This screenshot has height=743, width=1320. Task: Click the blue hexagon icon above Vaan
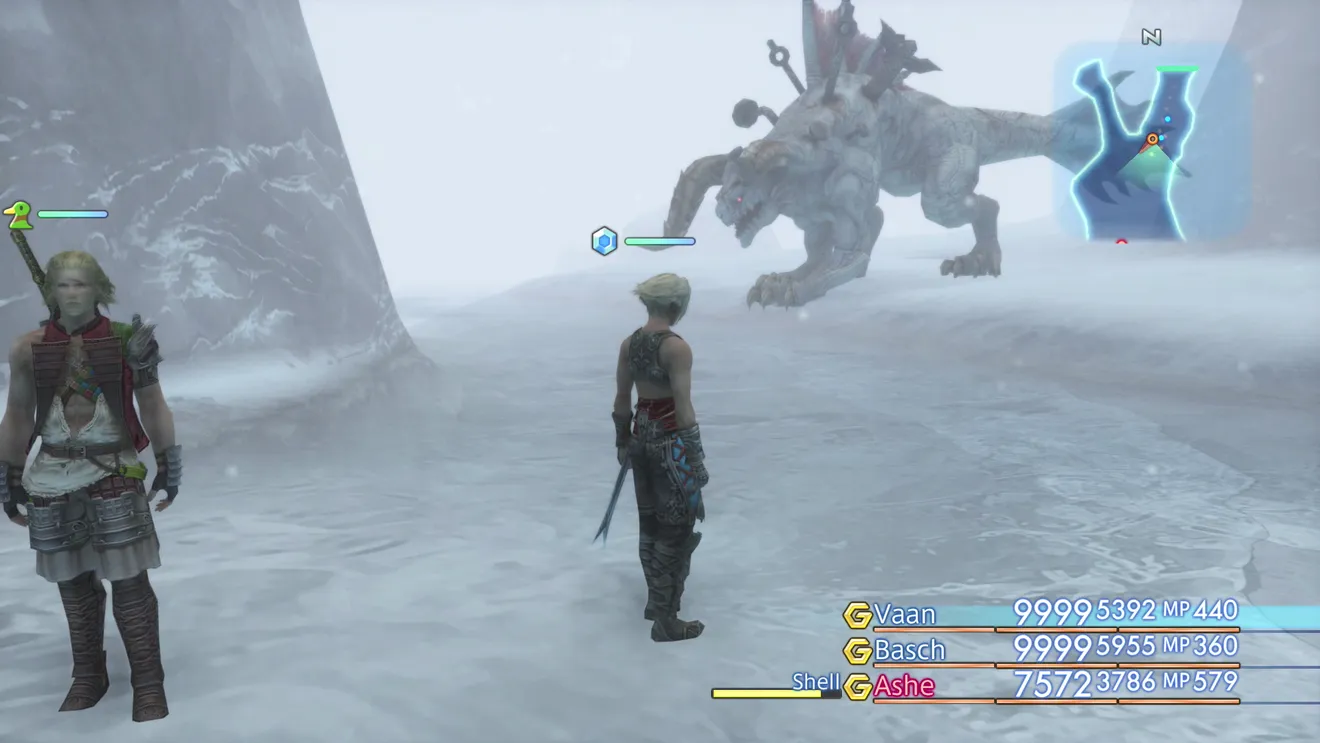(x=604, y=241)
